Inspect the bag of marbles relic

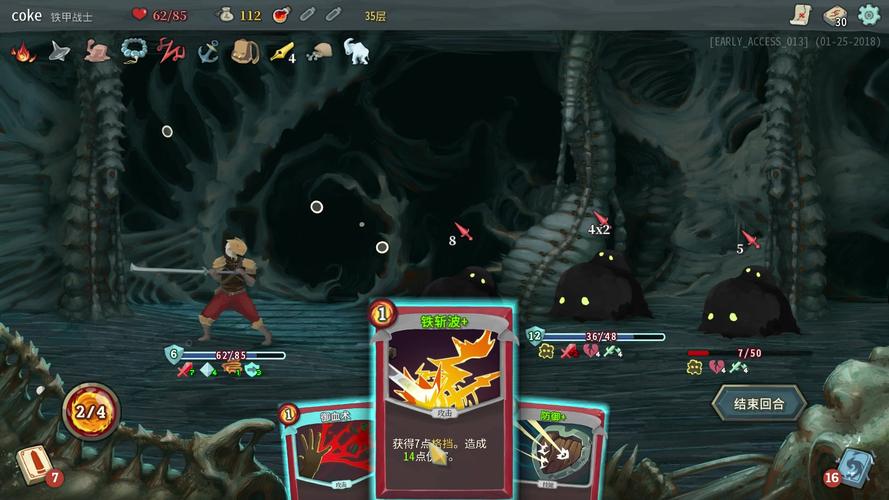(319, 52)
